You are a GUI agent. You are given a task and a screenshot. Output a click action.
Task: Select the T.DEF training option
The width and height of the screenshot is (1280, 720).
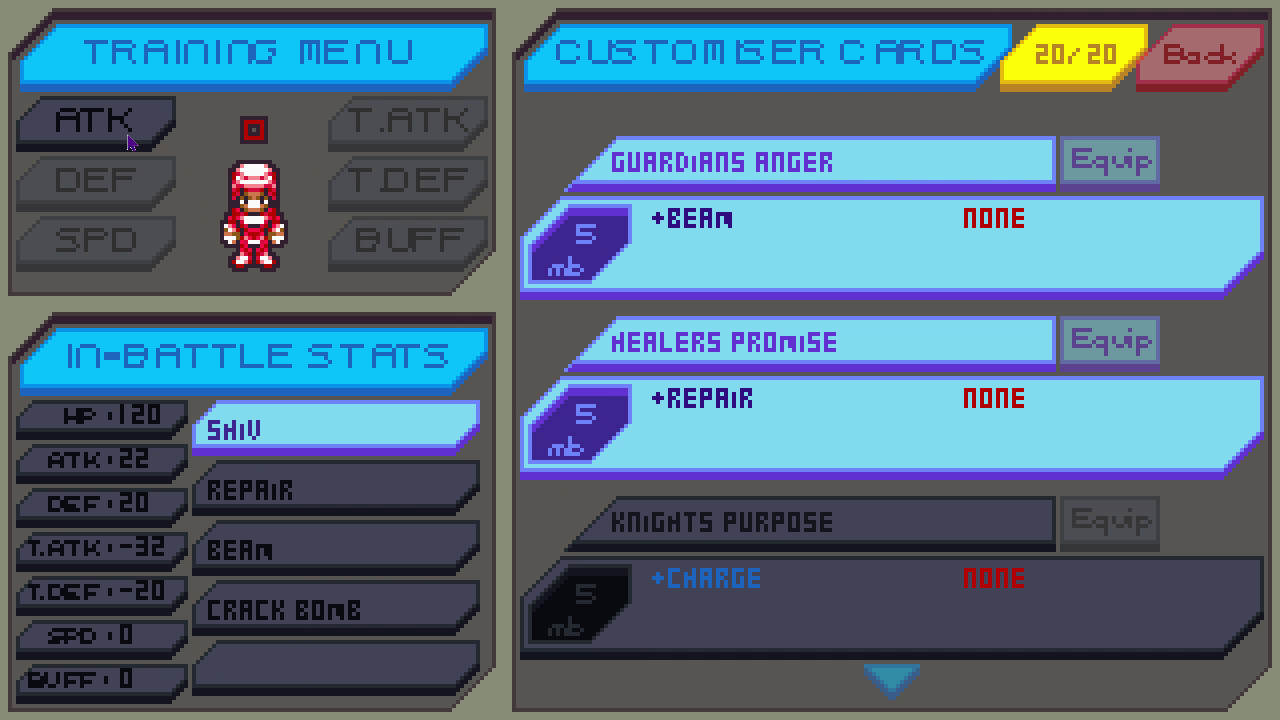(407, 181)
